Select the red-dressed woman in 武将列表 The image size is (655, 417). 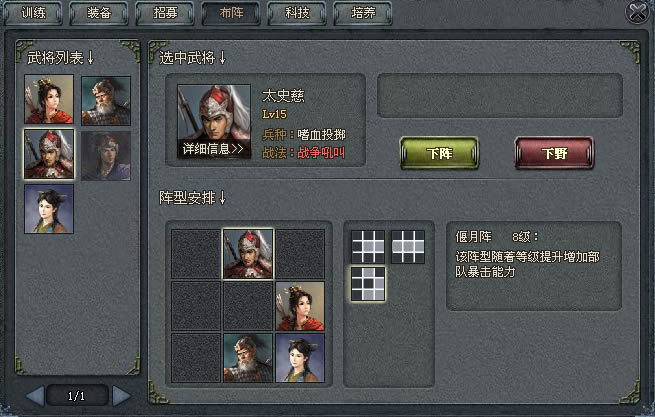coord(48,100)
